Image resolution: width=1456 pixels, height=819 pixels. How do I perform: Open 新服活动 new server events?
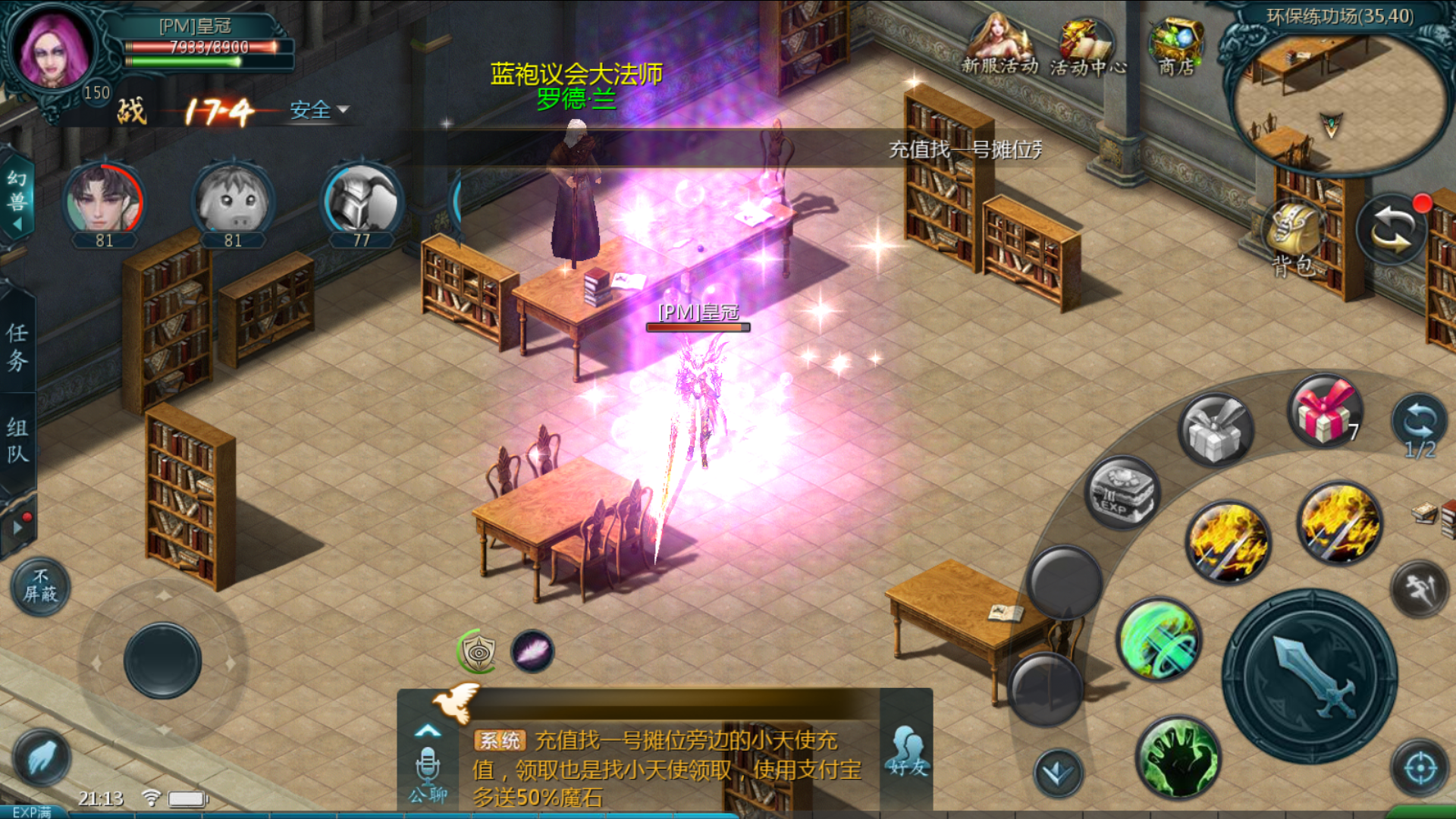coord(999,47)
